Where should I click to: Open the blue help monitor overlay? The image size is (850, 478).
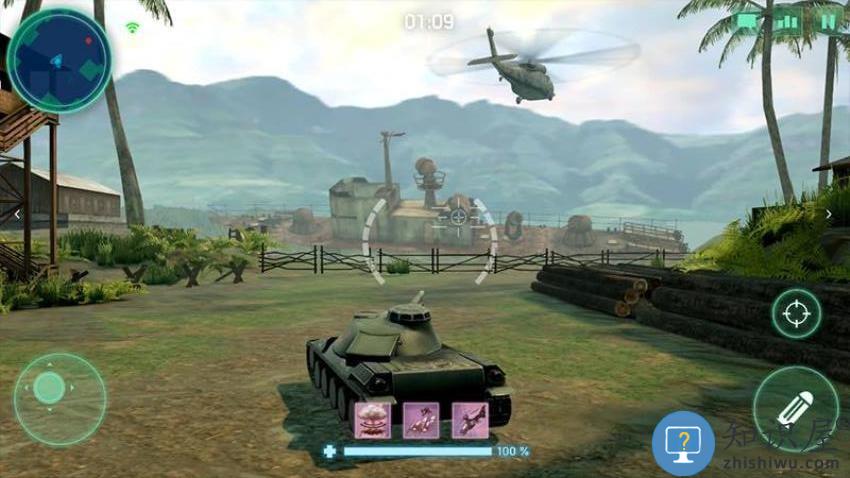(x=683, y=442)
